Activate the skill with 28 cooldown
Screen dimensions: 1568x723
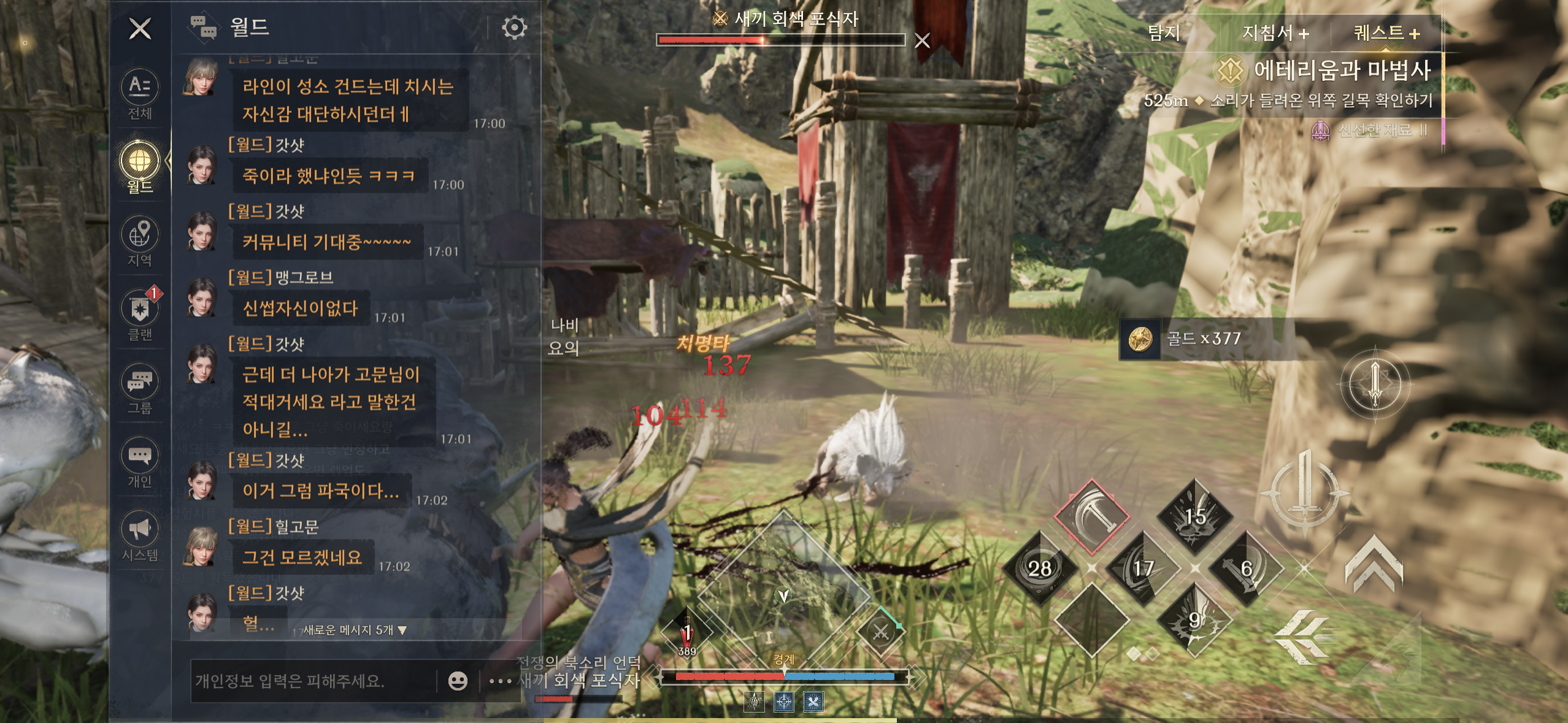[1040, 568]
